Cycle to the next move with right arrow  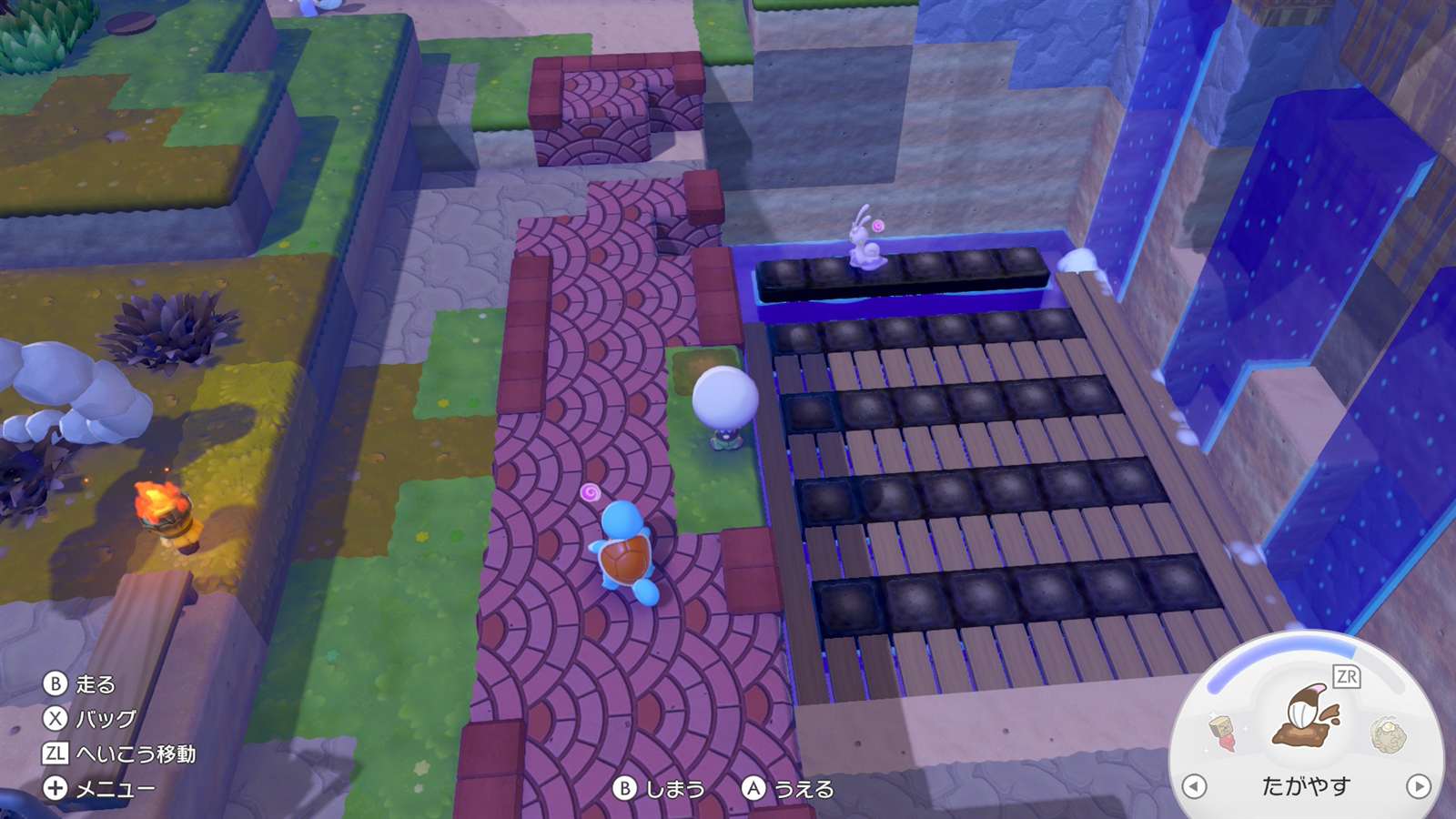(1418, 786)
